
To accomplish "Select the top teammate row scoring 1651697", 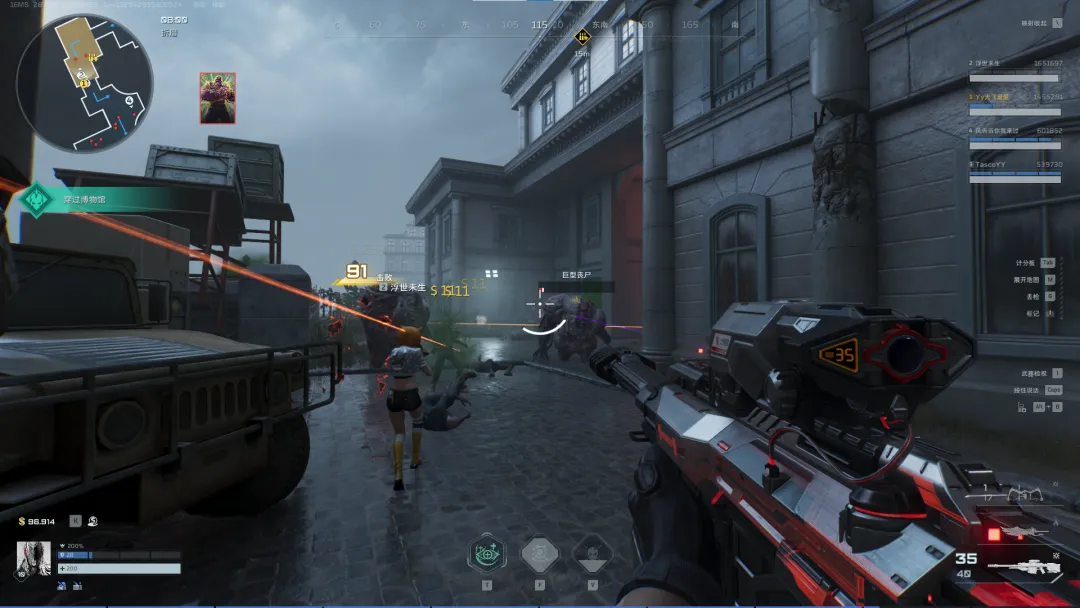I will (x=1014, y=66).
